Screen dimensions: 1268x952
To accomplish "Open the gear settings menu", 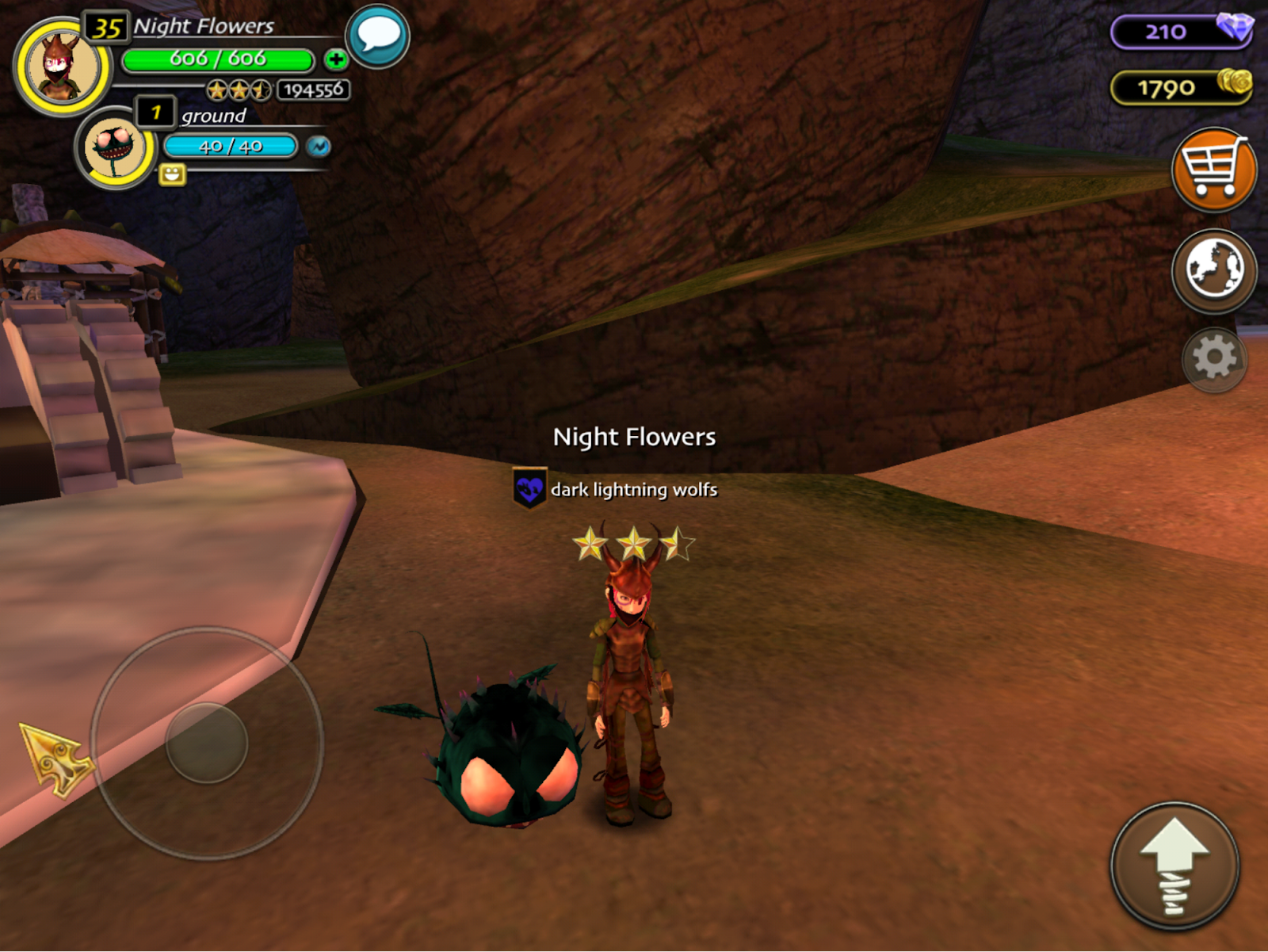I will tap(1213, 359).
